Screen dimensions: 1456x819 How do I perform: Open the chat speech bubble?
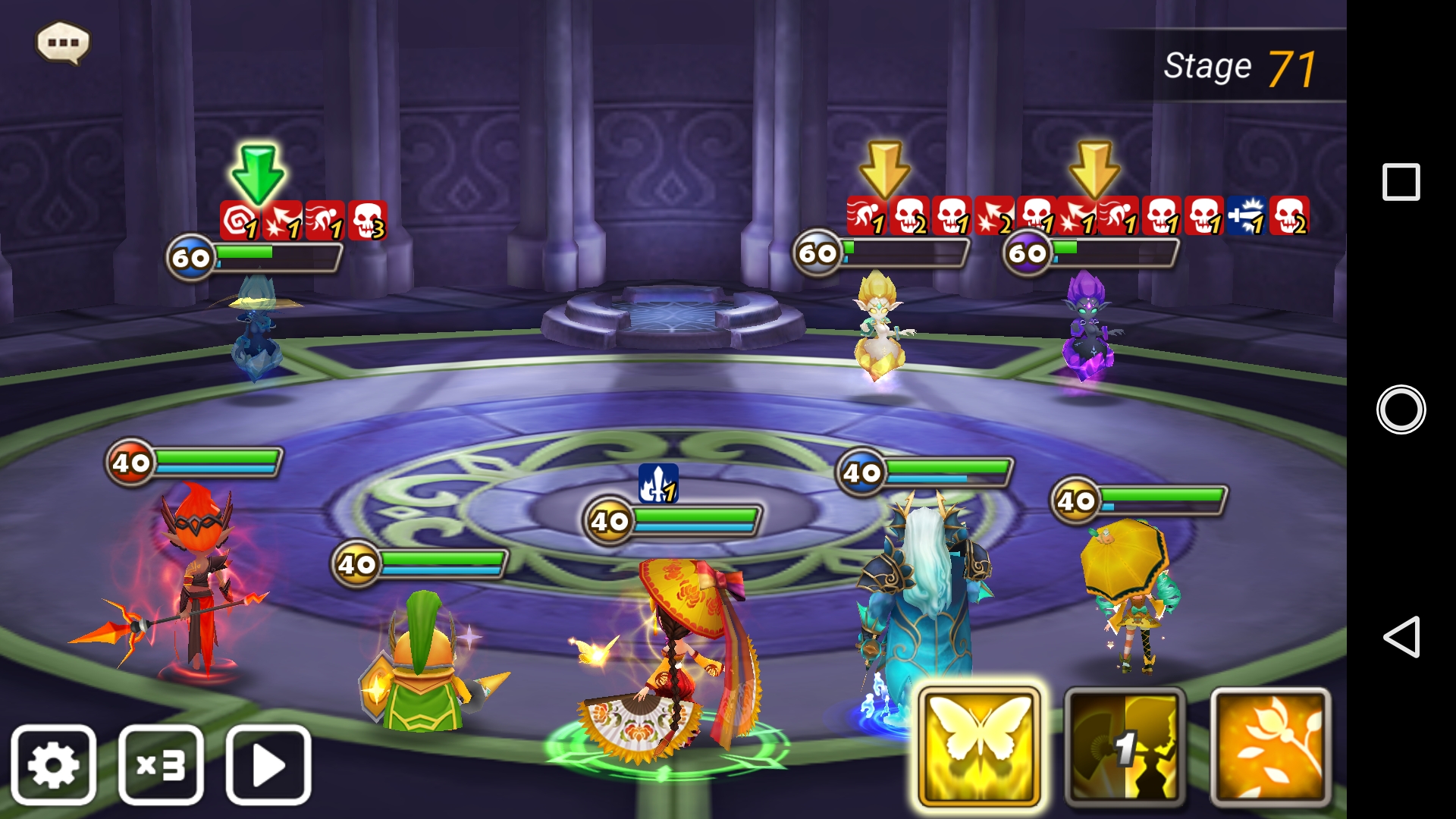[63, 42]
